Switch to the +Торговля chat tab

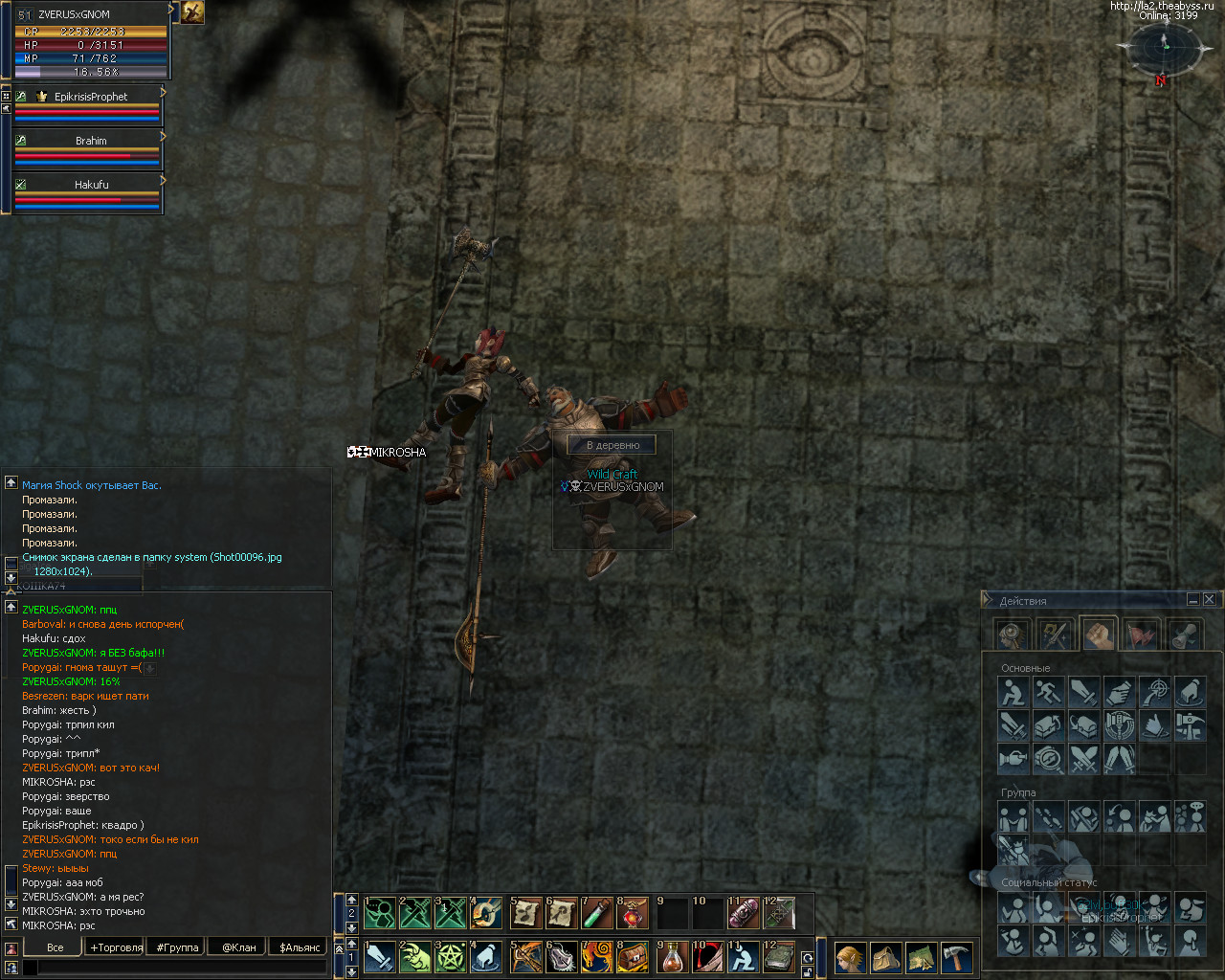point(117,947)
